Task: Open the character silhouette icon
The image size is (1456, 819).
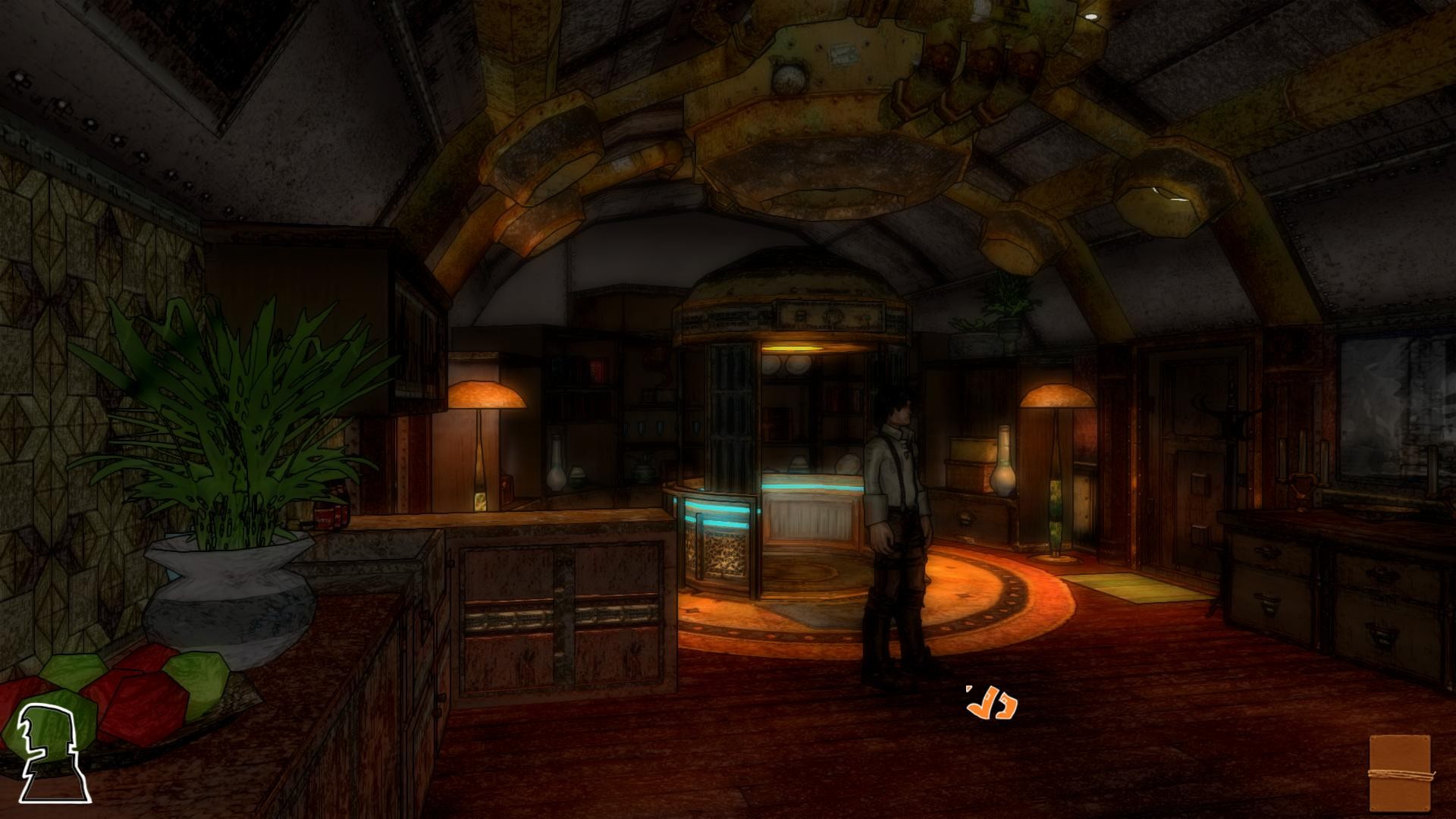Action: (x=52, y=752)
